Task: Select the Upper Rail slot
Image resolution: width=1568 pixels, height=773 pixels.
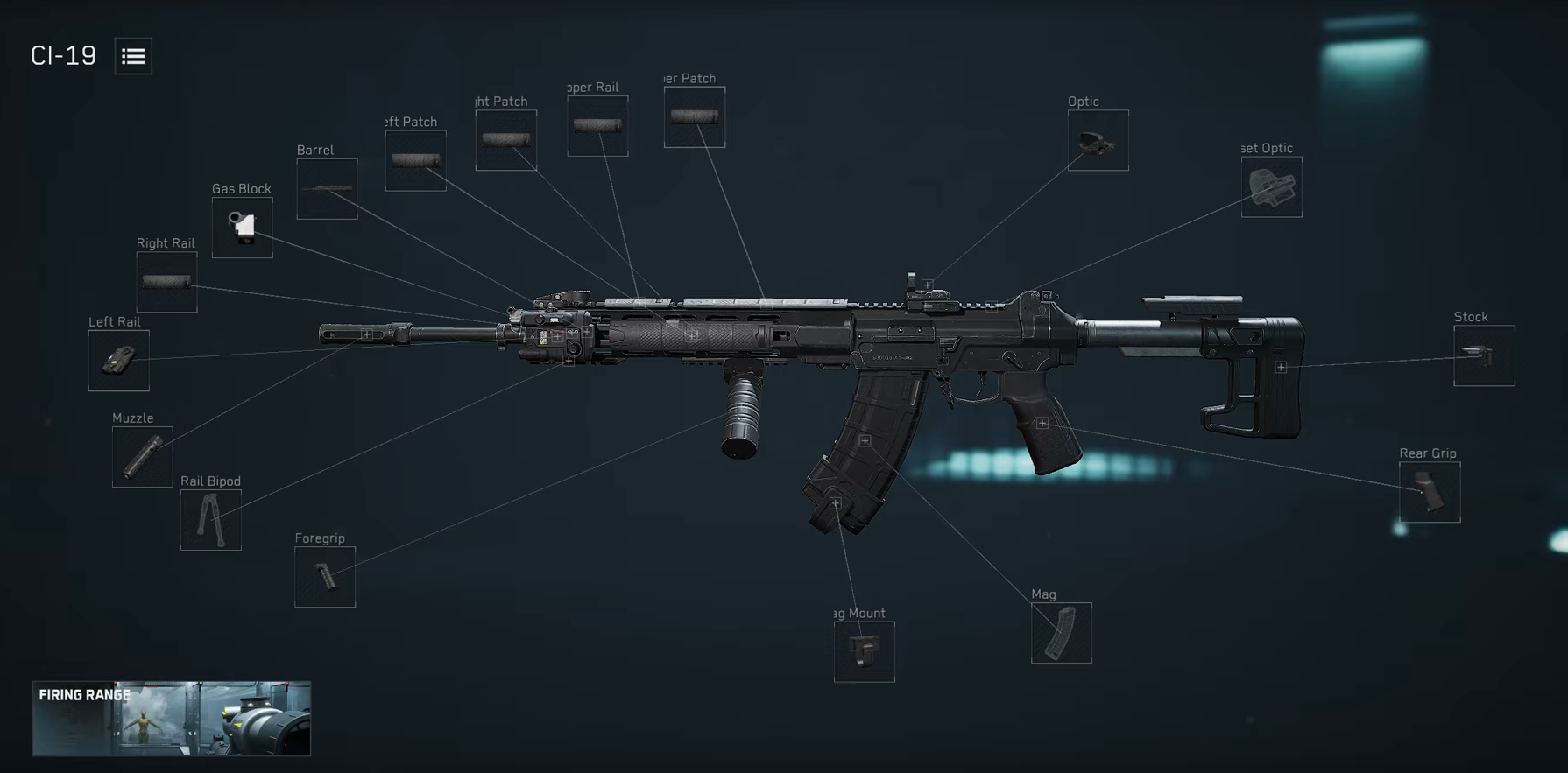Action: pyautogui.click(x=597, y=125)
